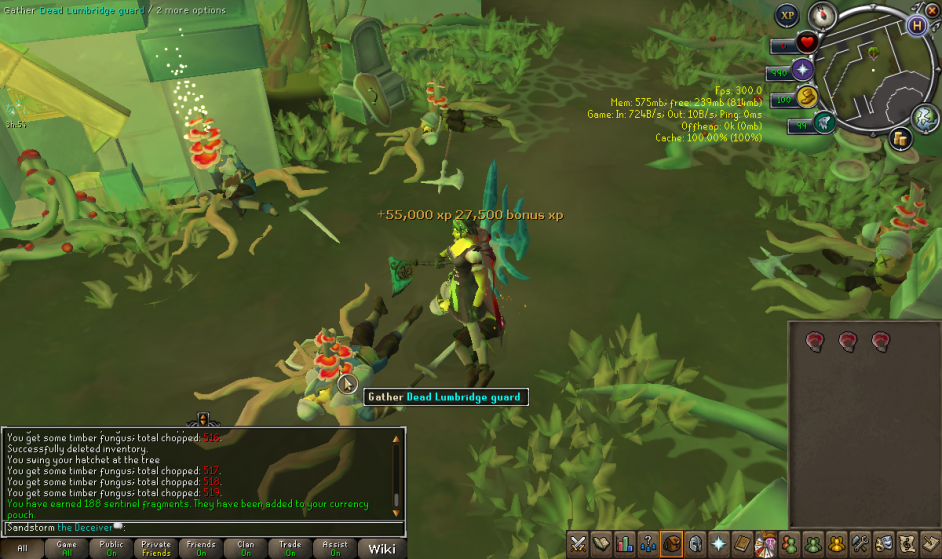Switch to the All chat tab
The height and width of the screenshot is (559, 942).
pyautogui.click(x=22, y=548)
